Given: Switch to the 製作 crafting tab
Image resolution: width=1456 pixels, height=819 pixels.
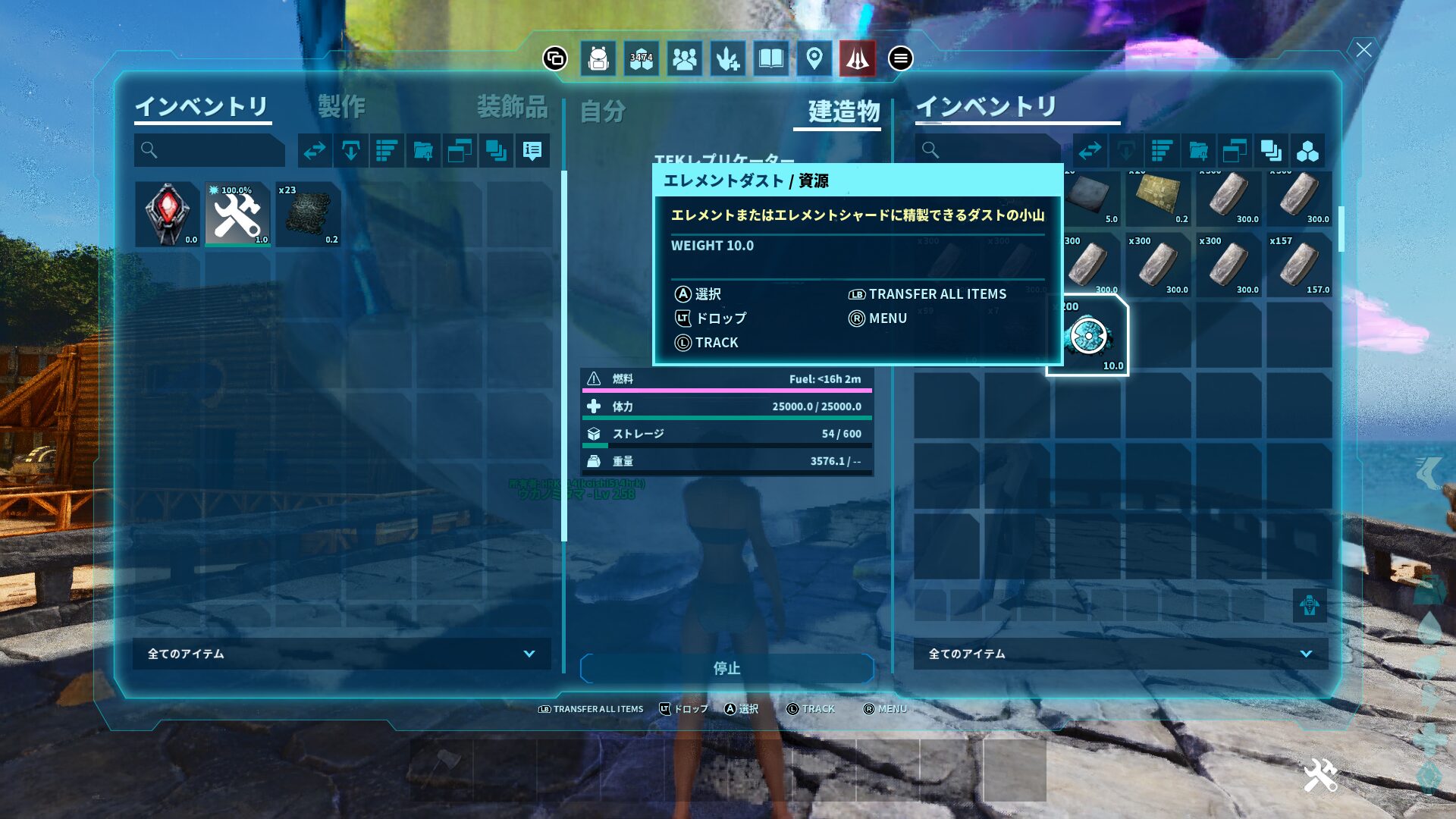Looking at the screenshot, I should (341, 107).
